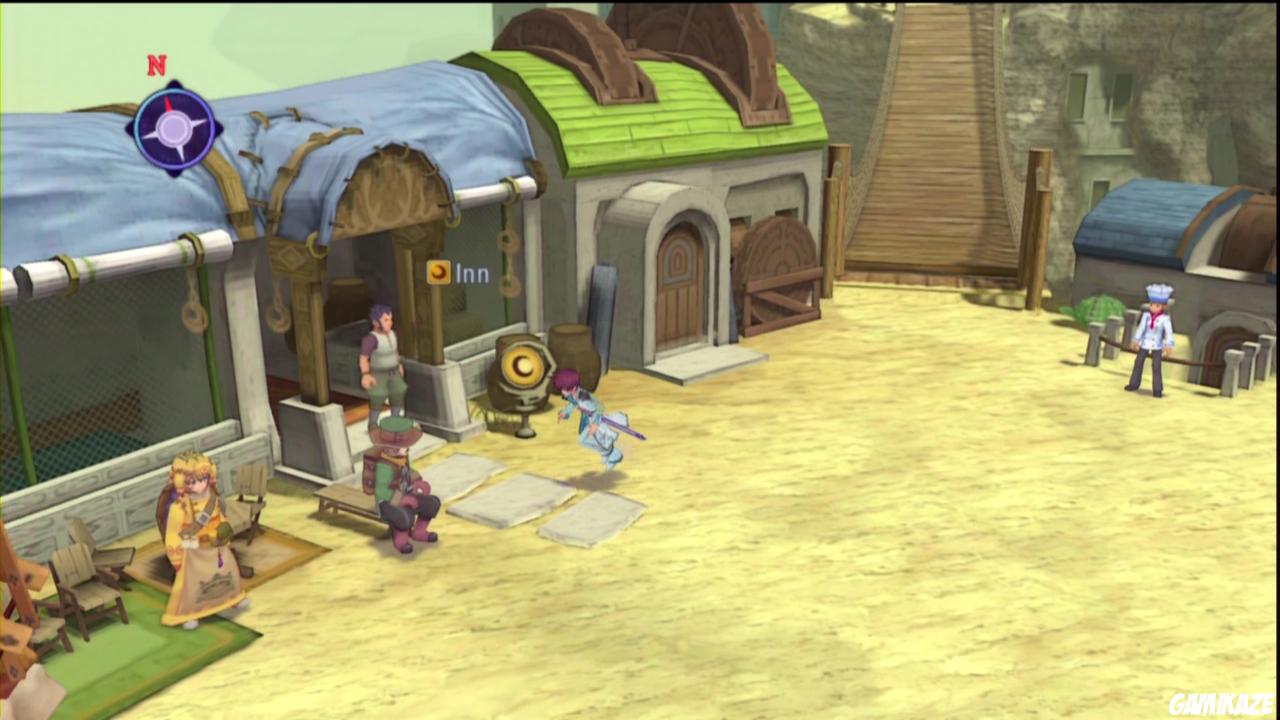Click the Inn text label
This screenshot has height=720, width=1280.
pyautogui.click(x=473, y=273)
